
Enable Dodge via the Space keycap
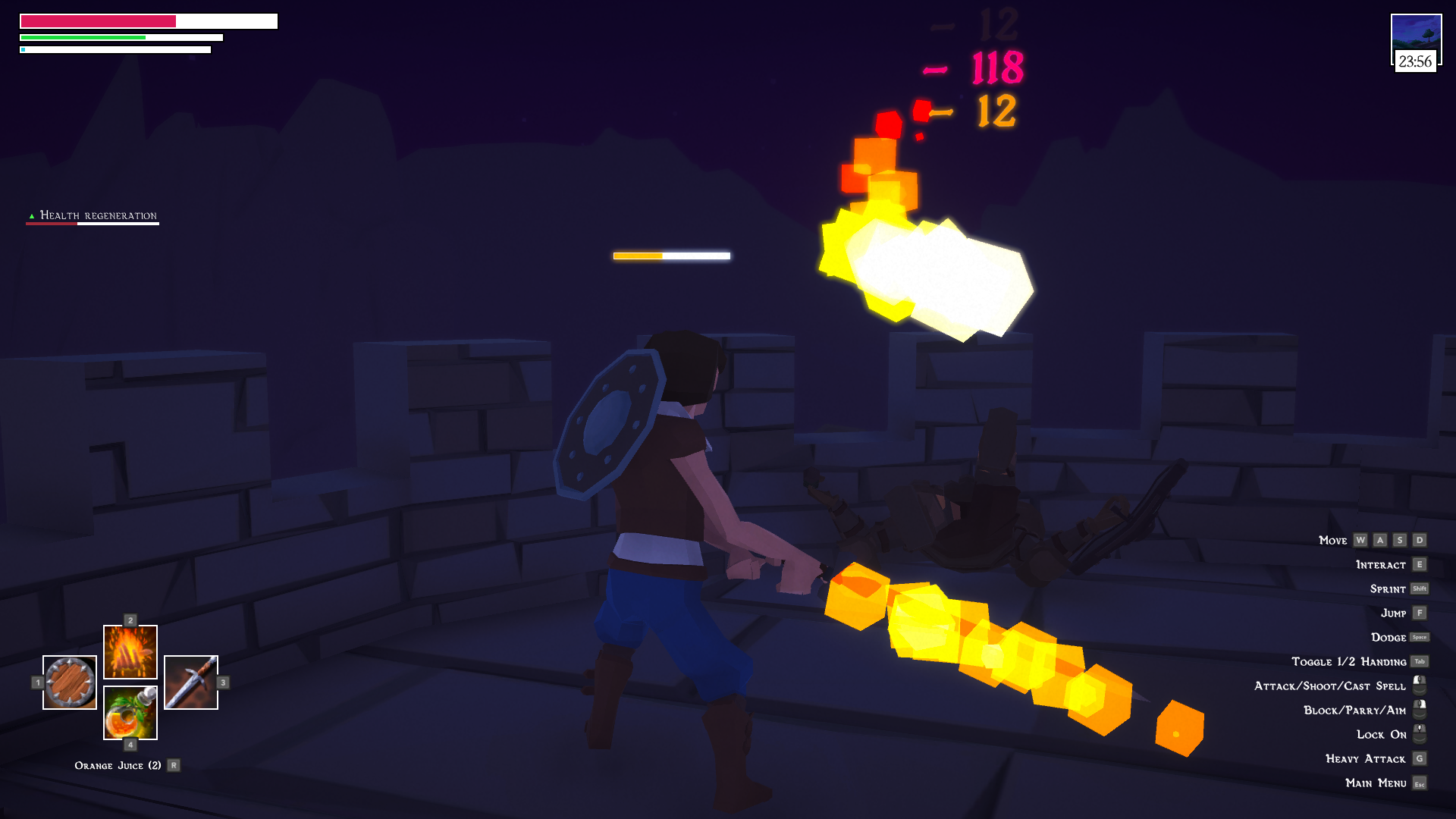point(1420,637)
